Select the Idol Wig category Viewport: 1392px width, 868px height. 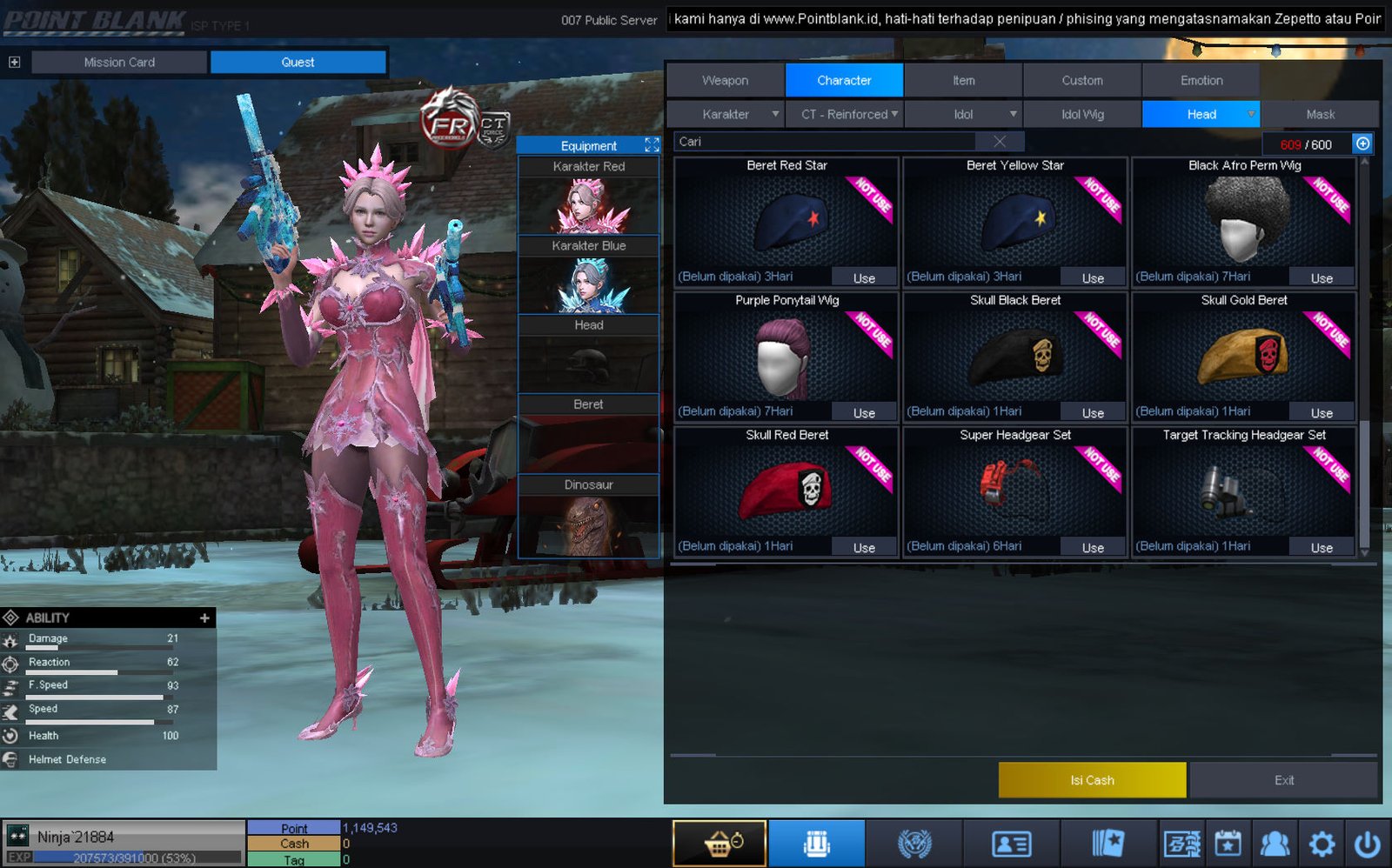click(x=1082, y=114)
